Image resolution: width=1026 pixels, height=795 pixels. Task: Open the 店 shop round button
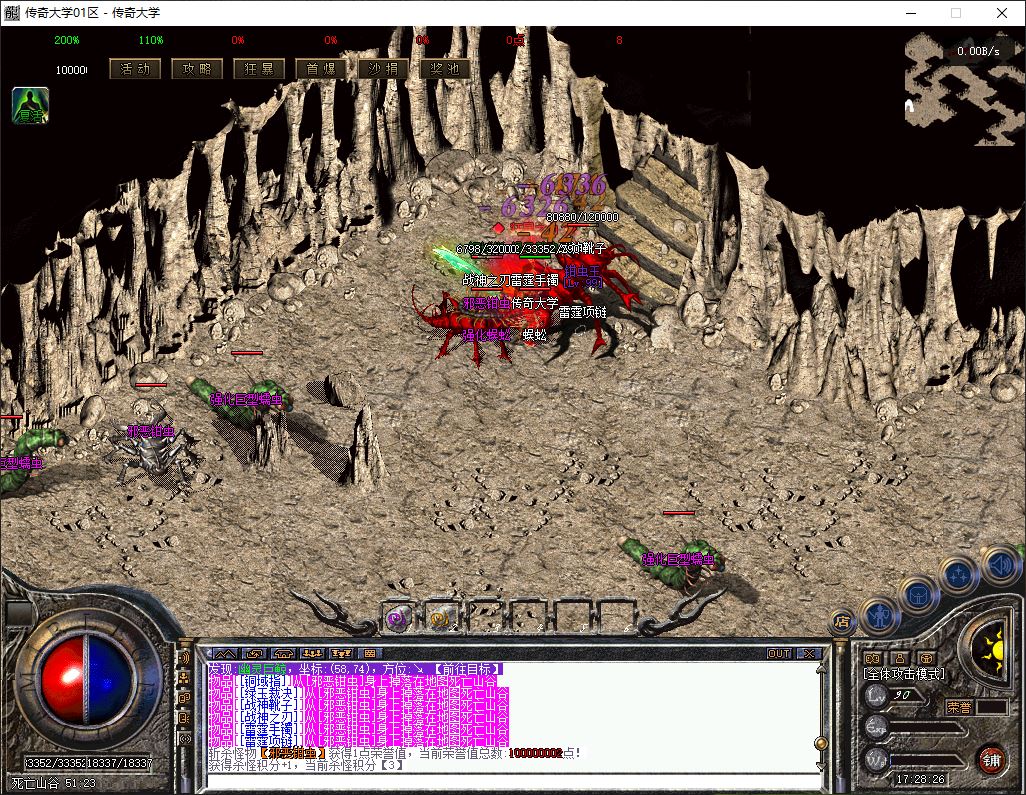tap(841, 620)
